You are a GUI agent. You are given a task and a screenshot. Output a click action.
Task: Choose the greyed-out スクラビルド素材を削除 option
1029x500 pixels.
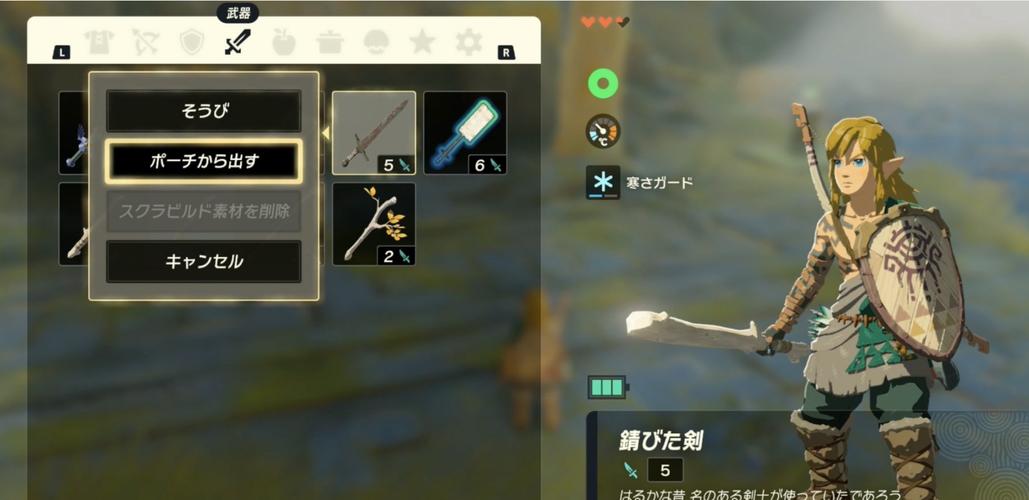click(x=203, y=211)
